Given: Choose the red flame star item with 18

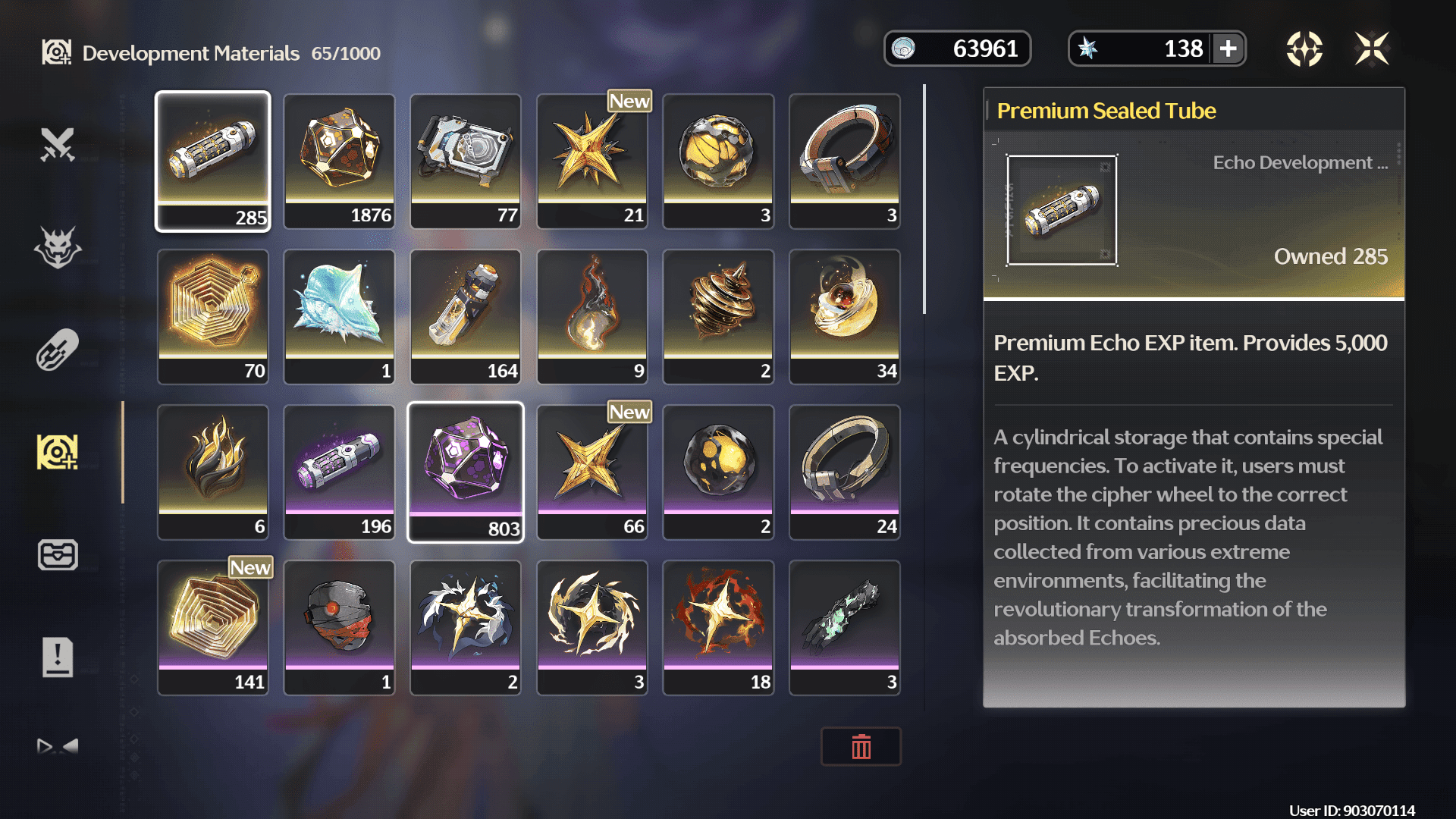Looking at the screenshot, I should point(718,627).
